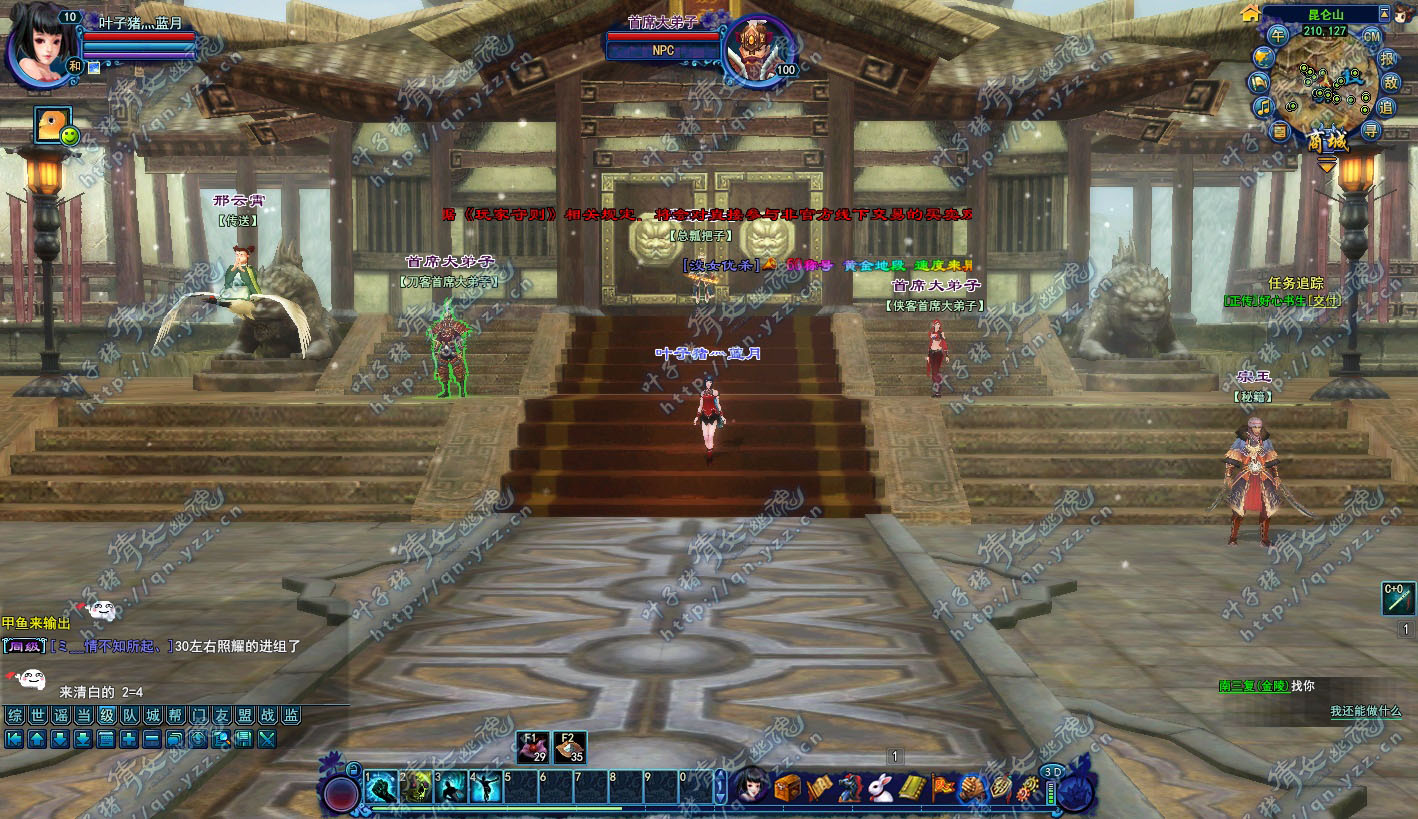Click the 我还能做什么 help link
This screenshot has height=819, width=1418.
(1365, 711)
